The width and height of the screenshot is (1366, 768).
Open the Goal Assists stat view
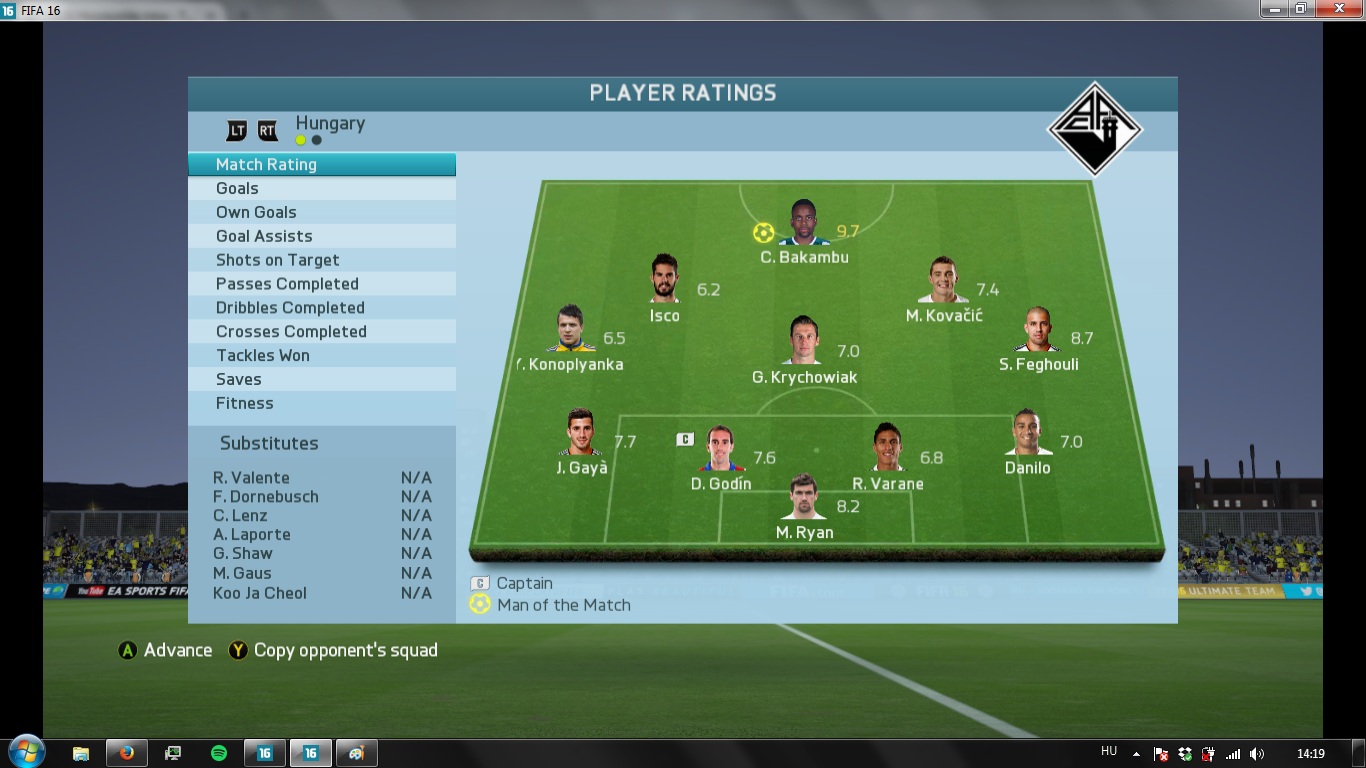pos(321,236)
